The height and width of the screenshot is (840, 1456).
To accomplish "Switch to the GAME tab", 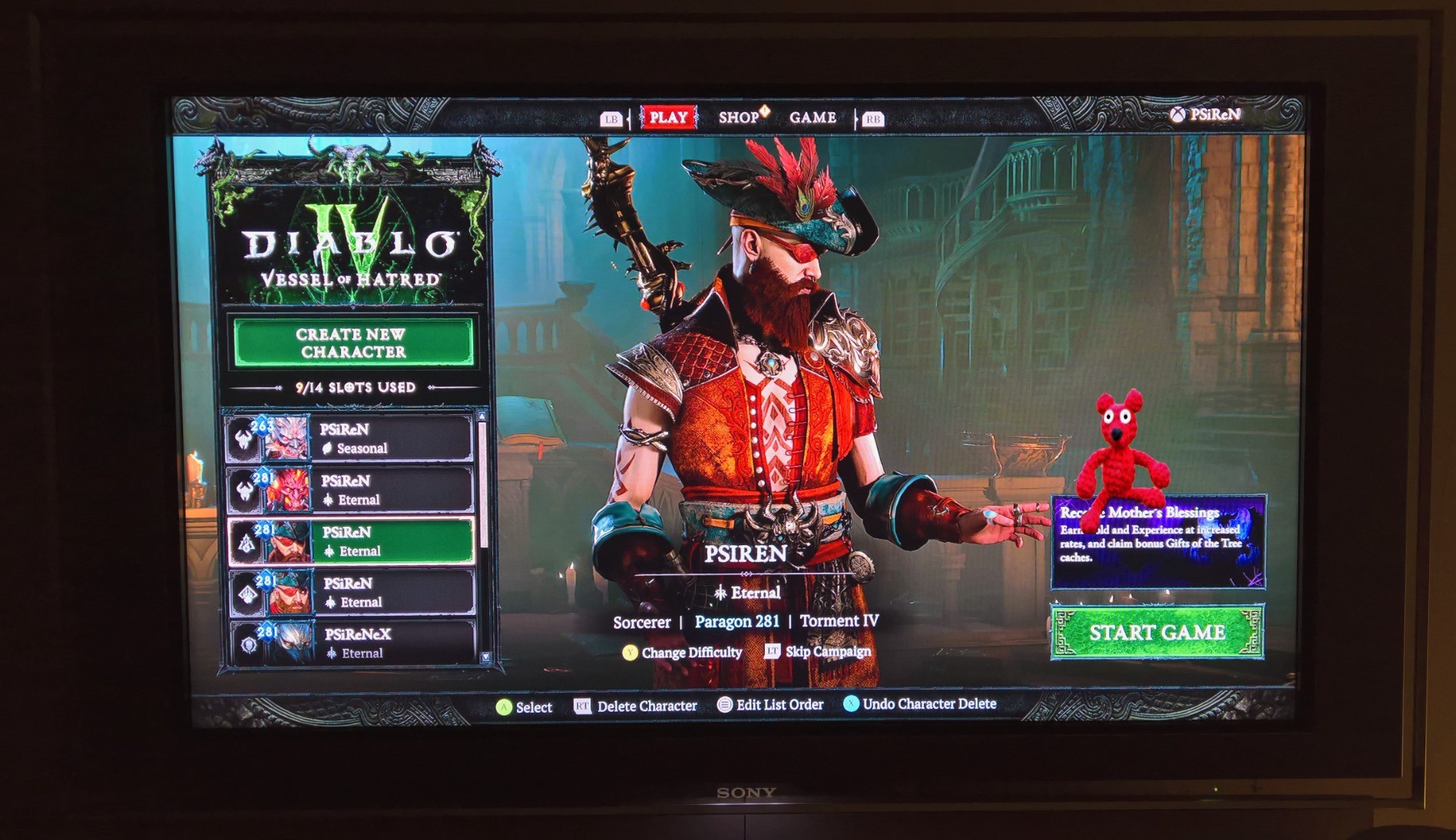I will [x=812, y=117].
